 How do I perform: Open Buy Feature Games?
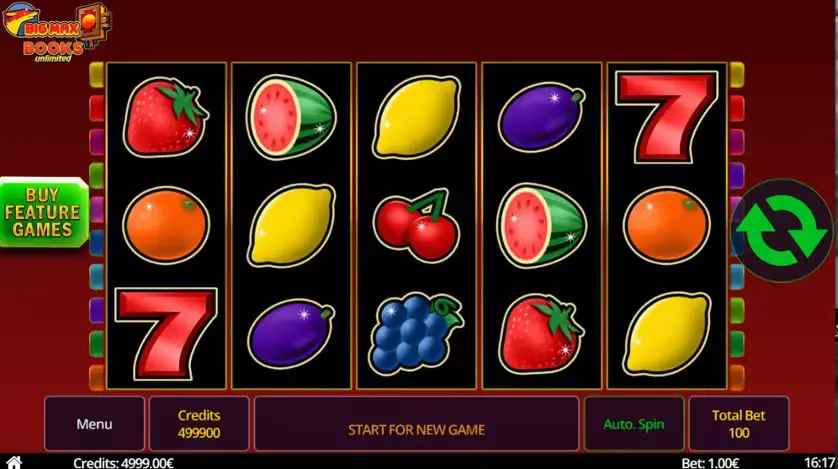(42, 212)
